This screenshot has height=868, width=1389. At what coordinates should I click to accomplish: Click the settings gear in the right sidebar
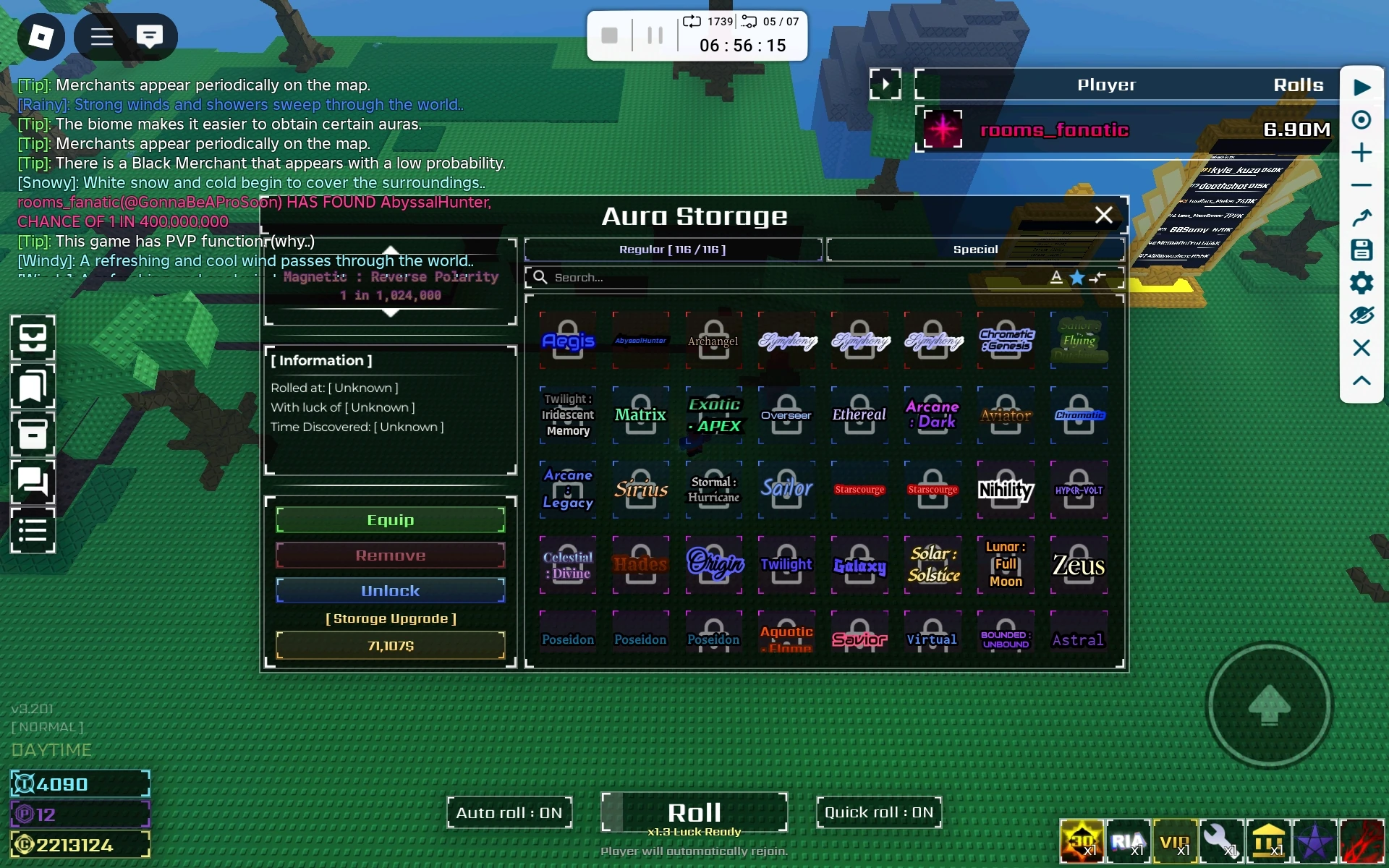pyautogui.click(x=1363, y=283)
